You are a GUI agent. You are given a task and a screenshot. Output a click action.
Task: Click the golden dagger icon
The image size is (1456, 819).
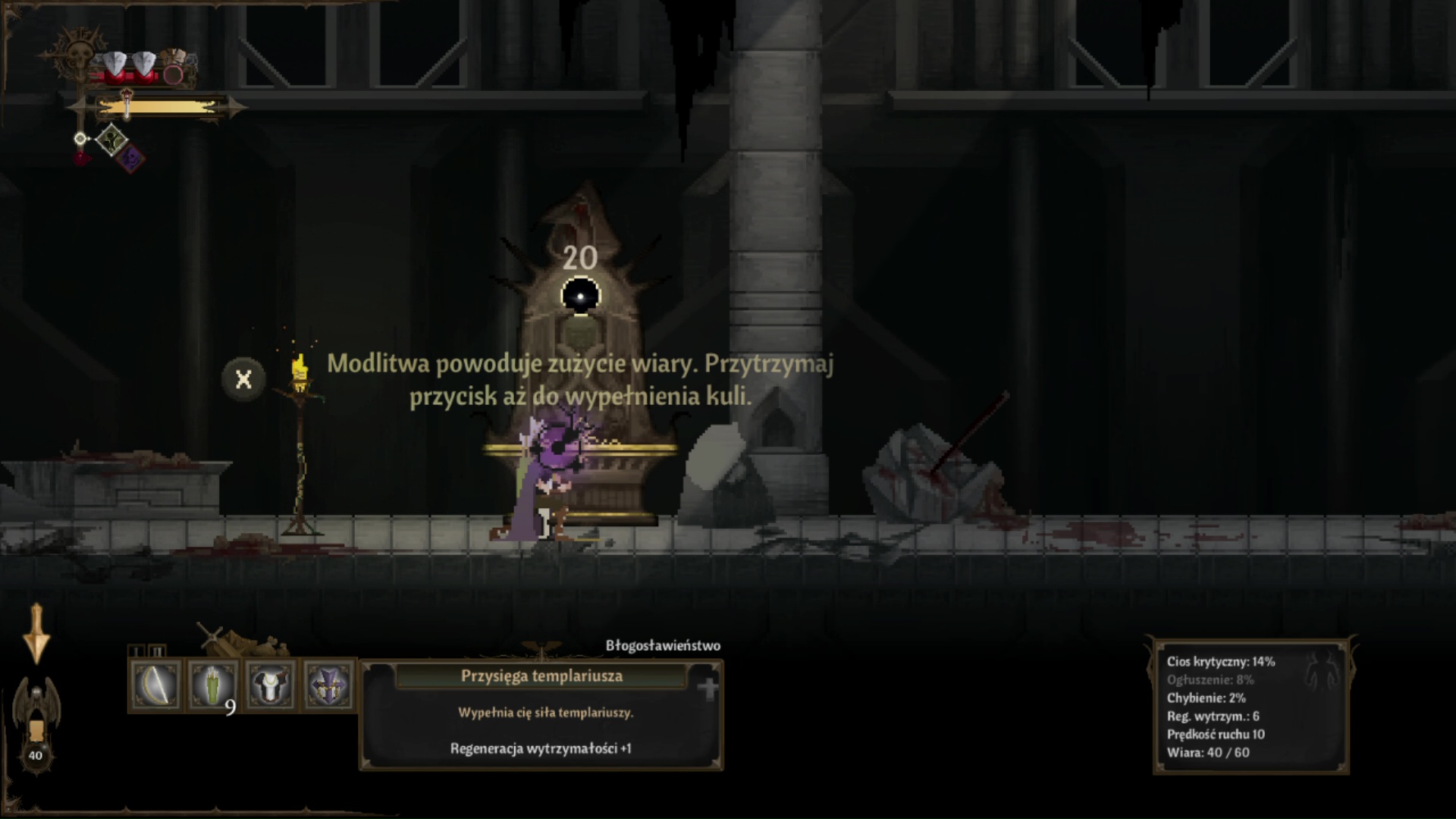[x=36, y=634]
